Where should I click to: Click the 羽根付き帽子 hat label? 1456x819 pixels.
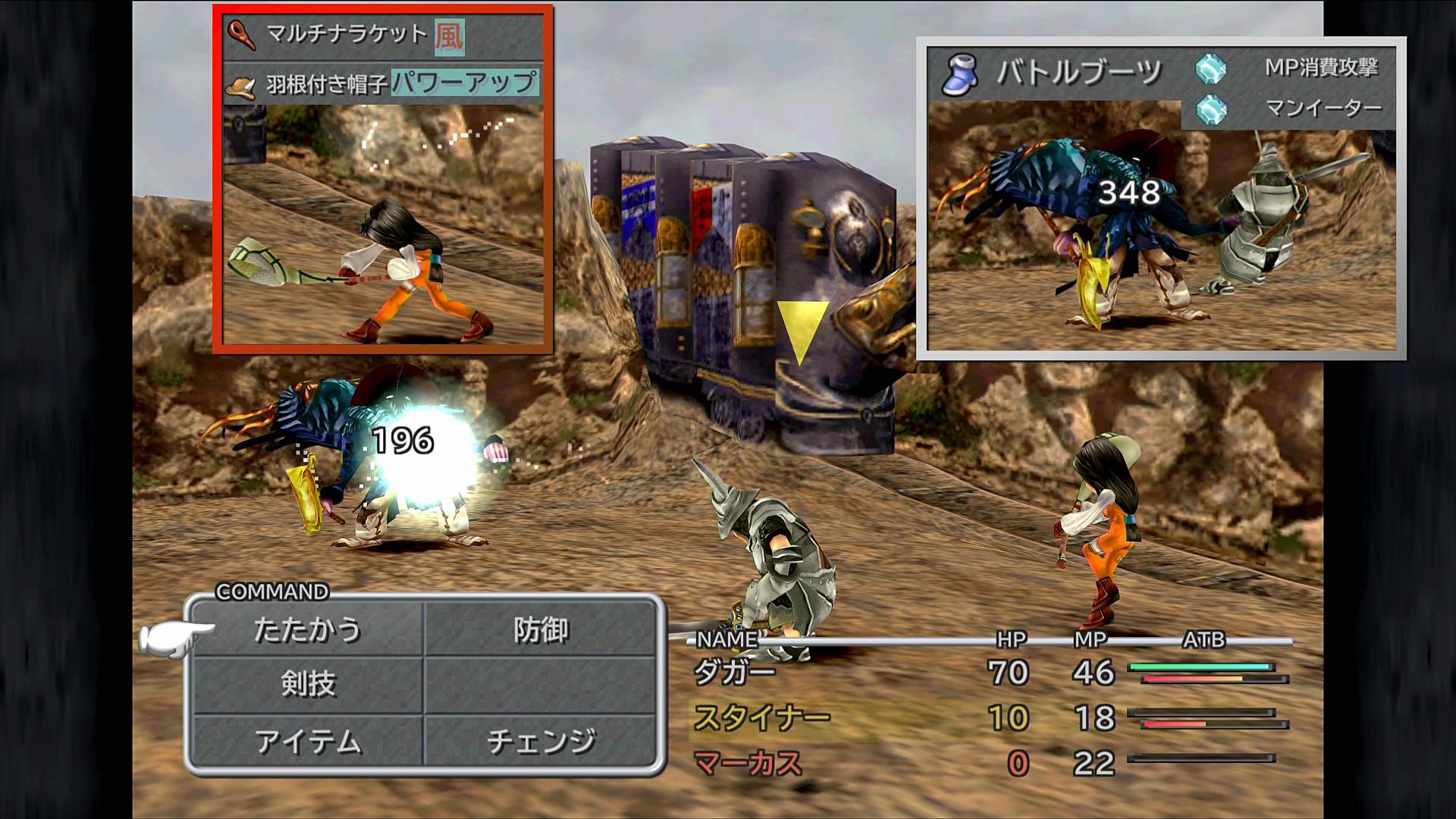[326, 83]
